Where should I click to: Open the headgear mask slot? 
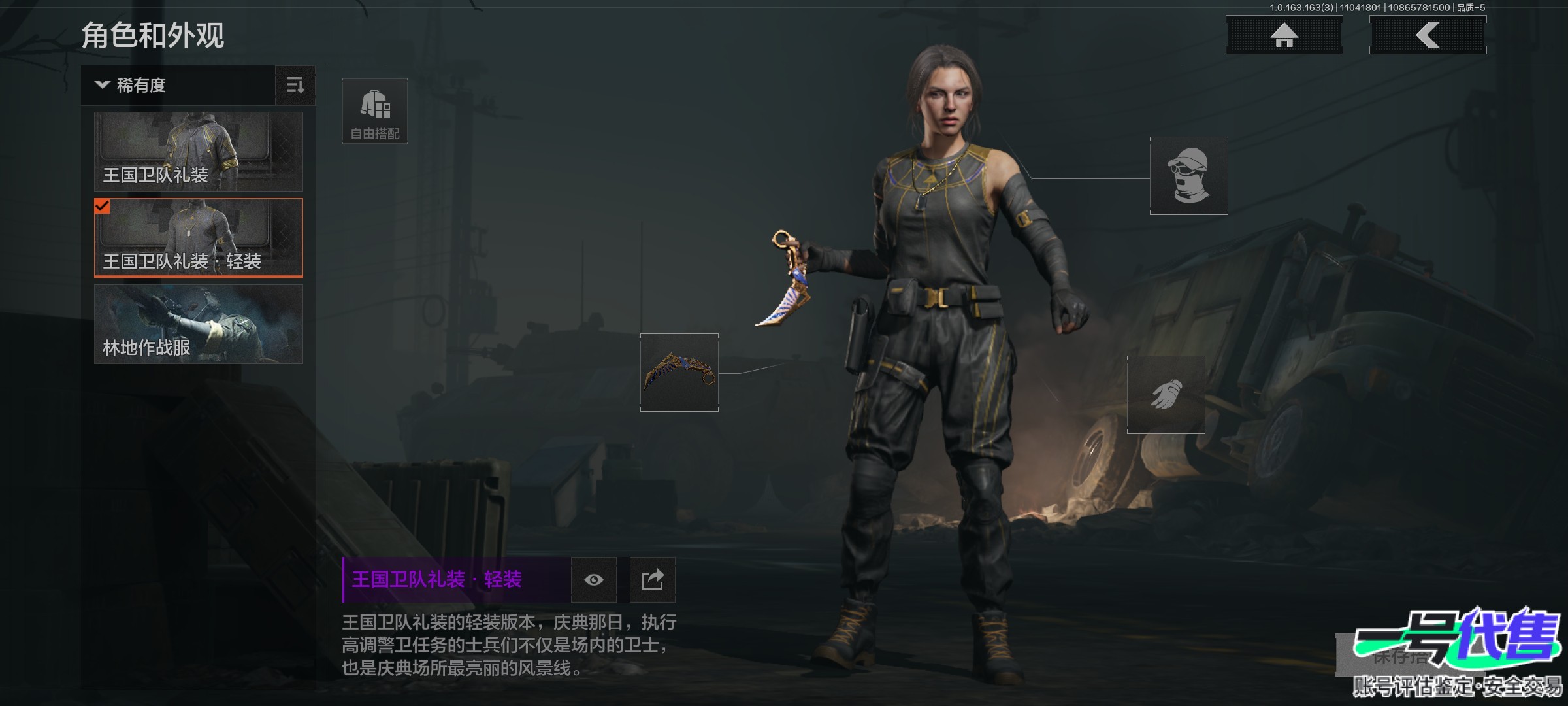[x=1188, y=176]
